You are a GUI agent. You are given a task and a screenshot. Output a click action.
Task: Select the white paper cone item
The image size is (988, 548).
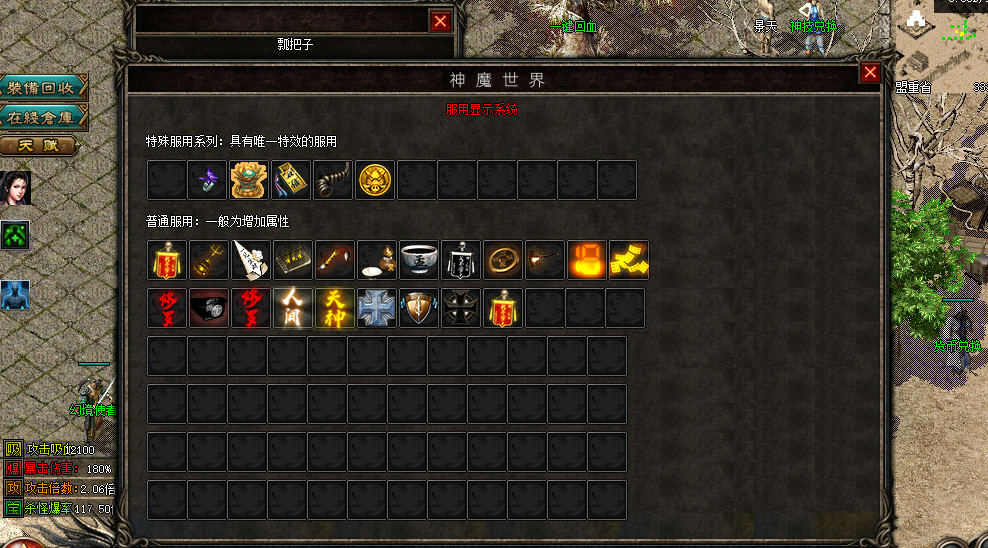coord(251,260)
